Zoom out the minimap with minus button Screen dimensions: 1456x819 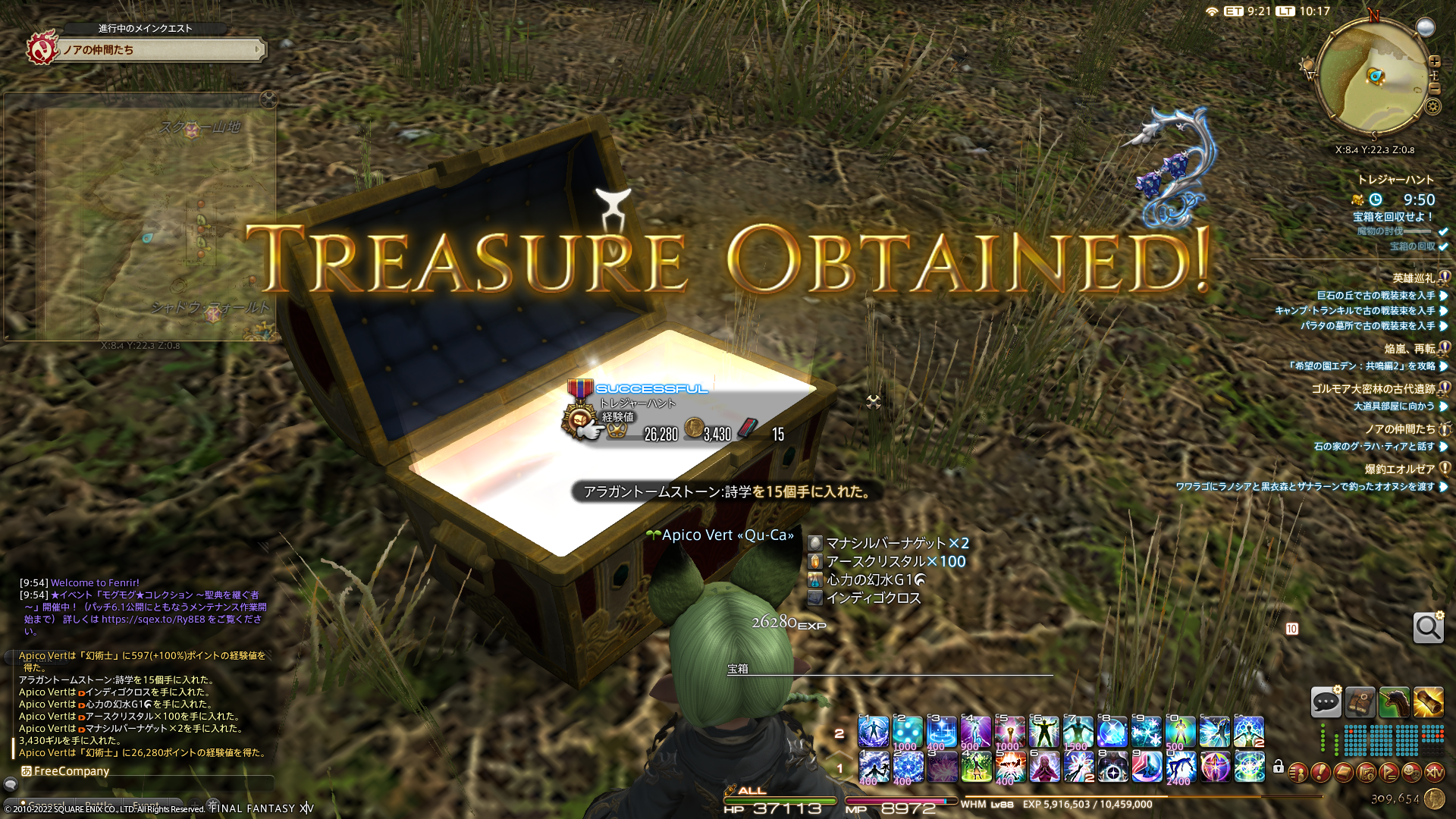pyautogui.click(x=1434, y=89)
